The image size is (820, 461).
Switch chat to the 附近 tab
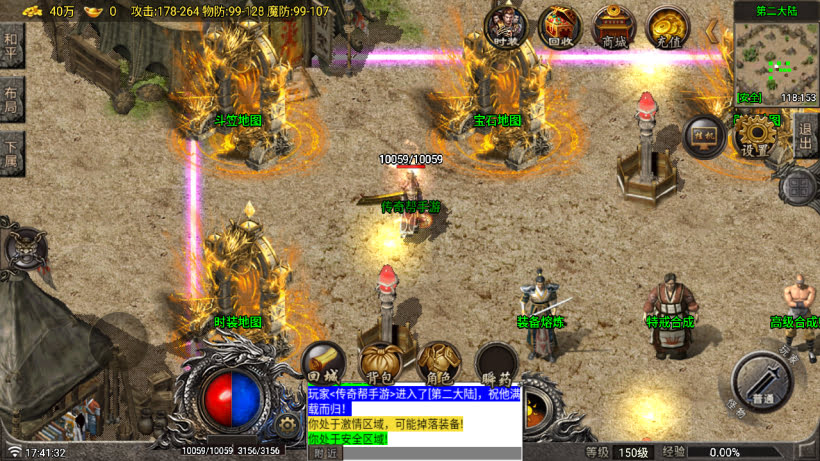tap(325, 453)
